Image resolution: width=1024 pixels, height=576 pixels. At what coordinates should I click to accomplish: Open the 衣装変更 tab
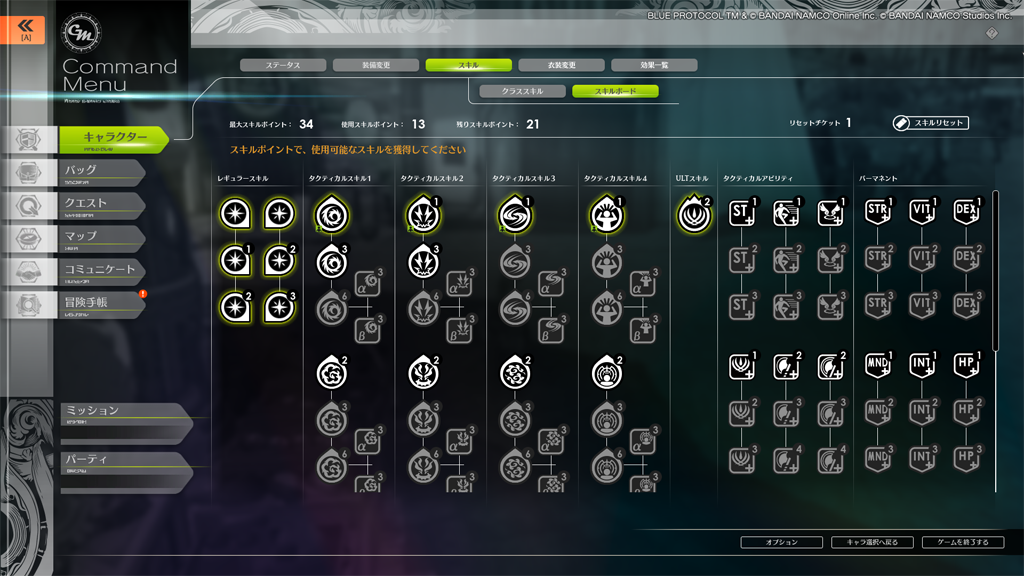(561, 65)
